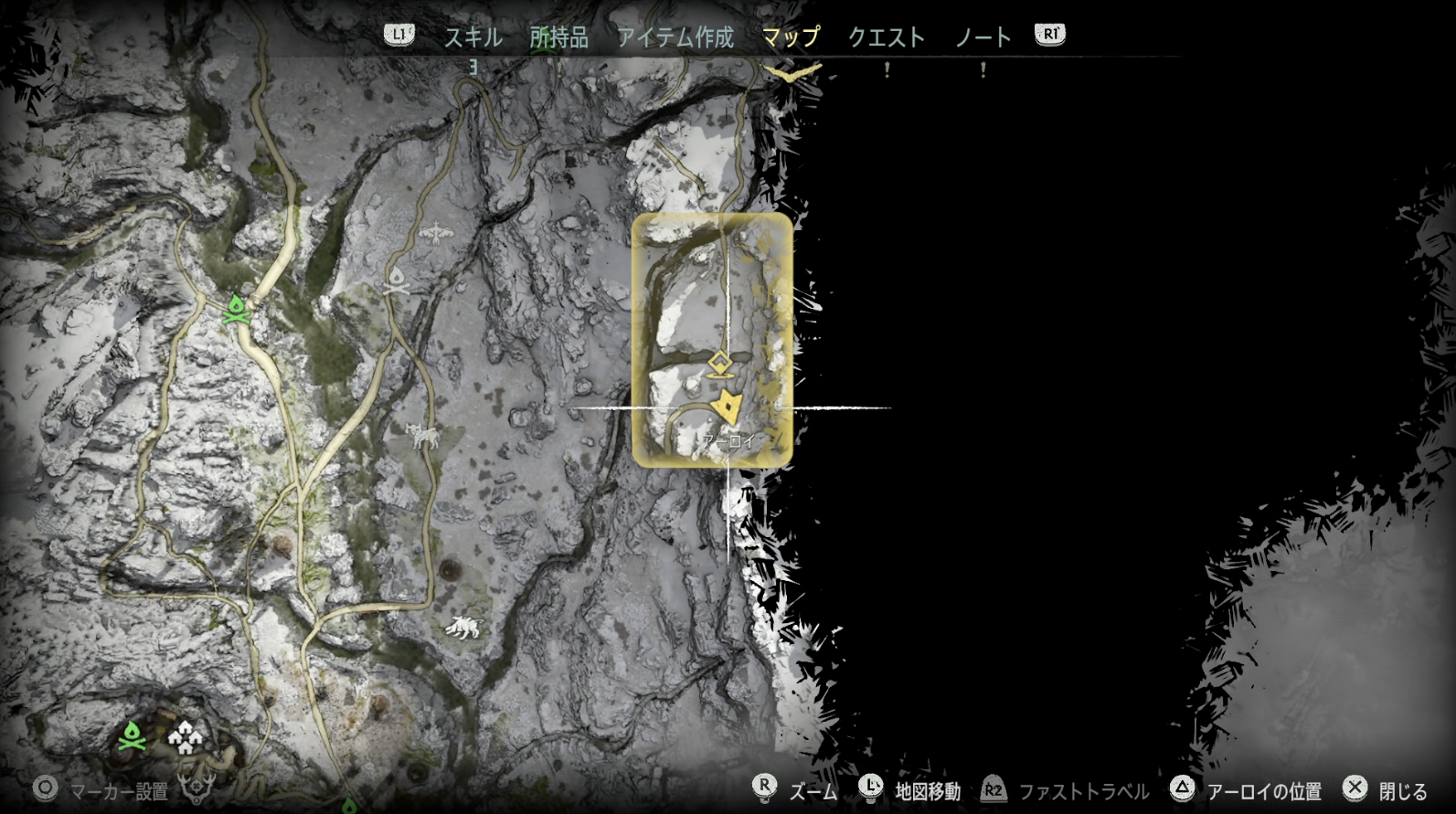The width and height of the screenshot is (1456, 814).
Task: Click the machine site icon left of Aloy
Action: [x=425, y=437]
